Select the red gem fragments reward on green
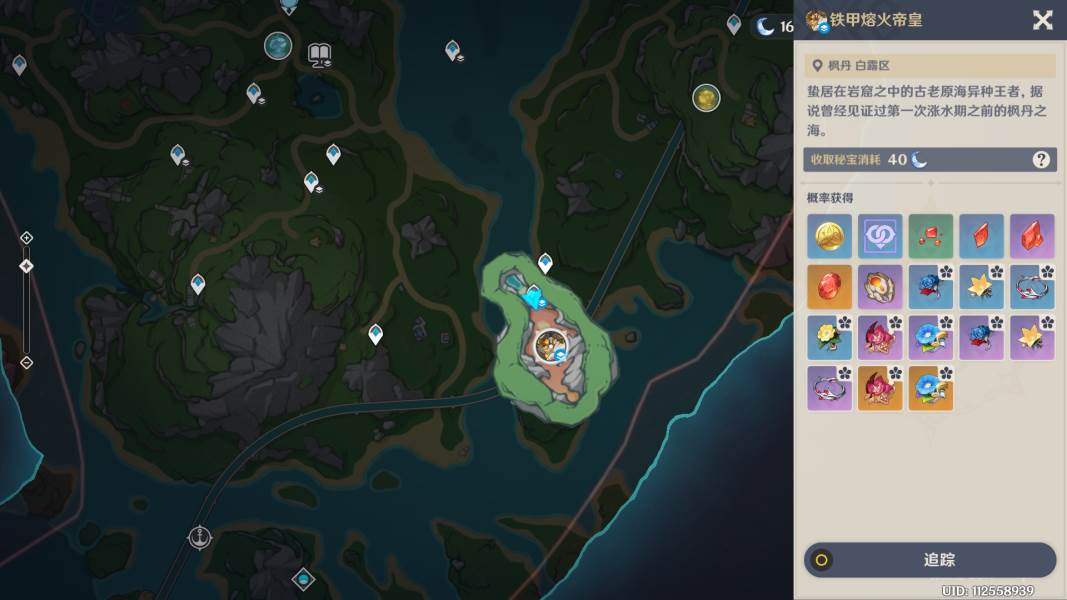Screen dimensions: 1067x600 point(931,236)
